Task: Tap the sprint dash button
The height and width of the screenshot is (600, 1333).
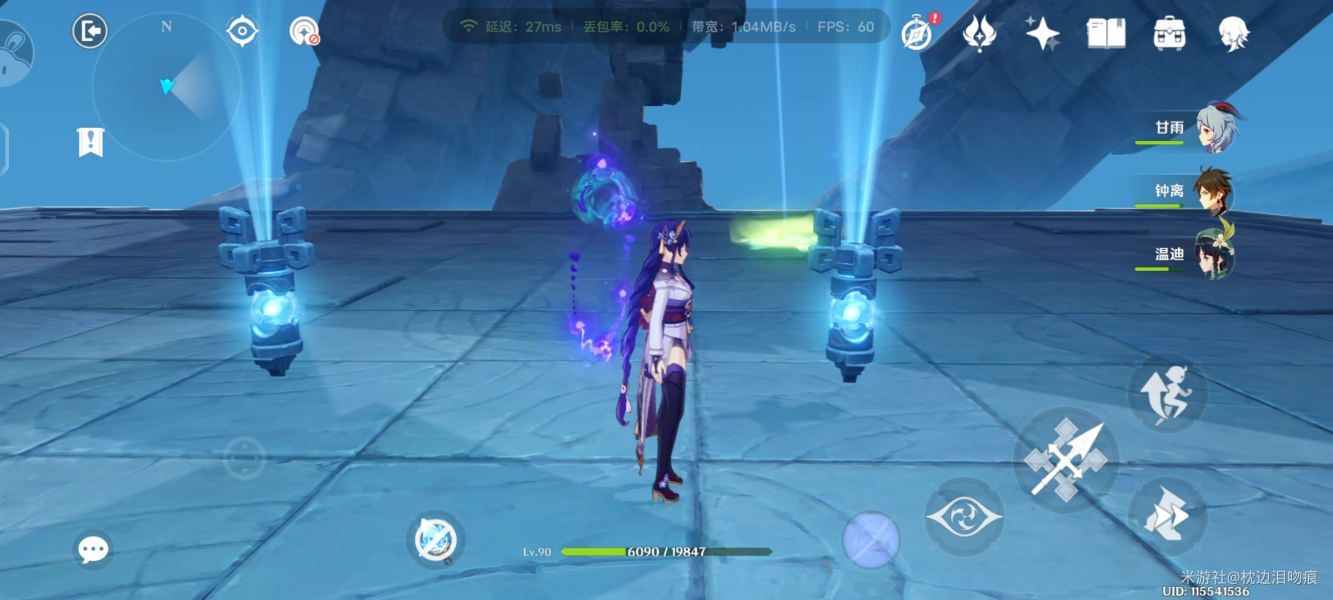Action: [x=1167, y=393]
